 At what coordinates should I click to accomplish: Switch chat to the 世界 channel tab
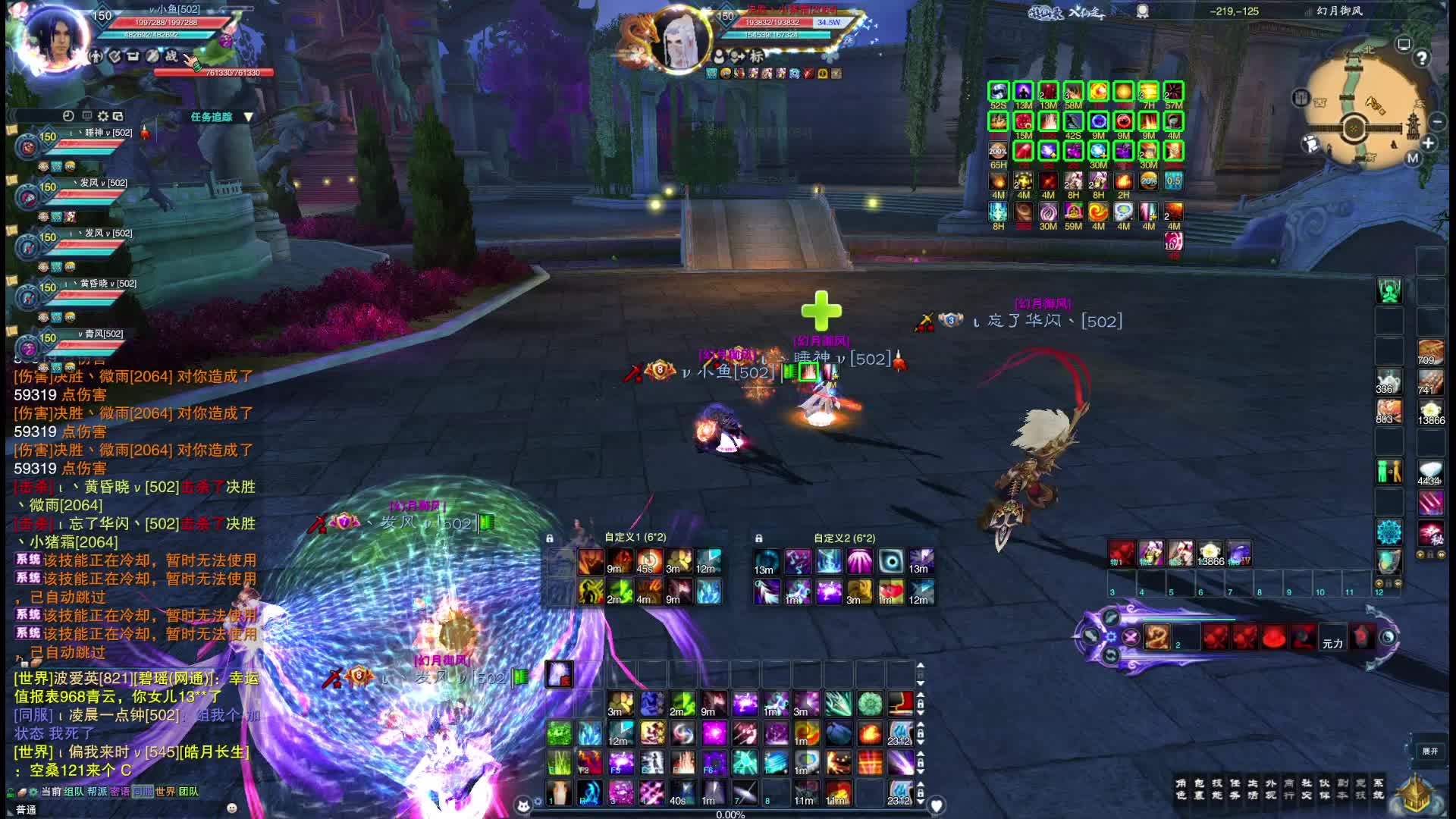165,792
